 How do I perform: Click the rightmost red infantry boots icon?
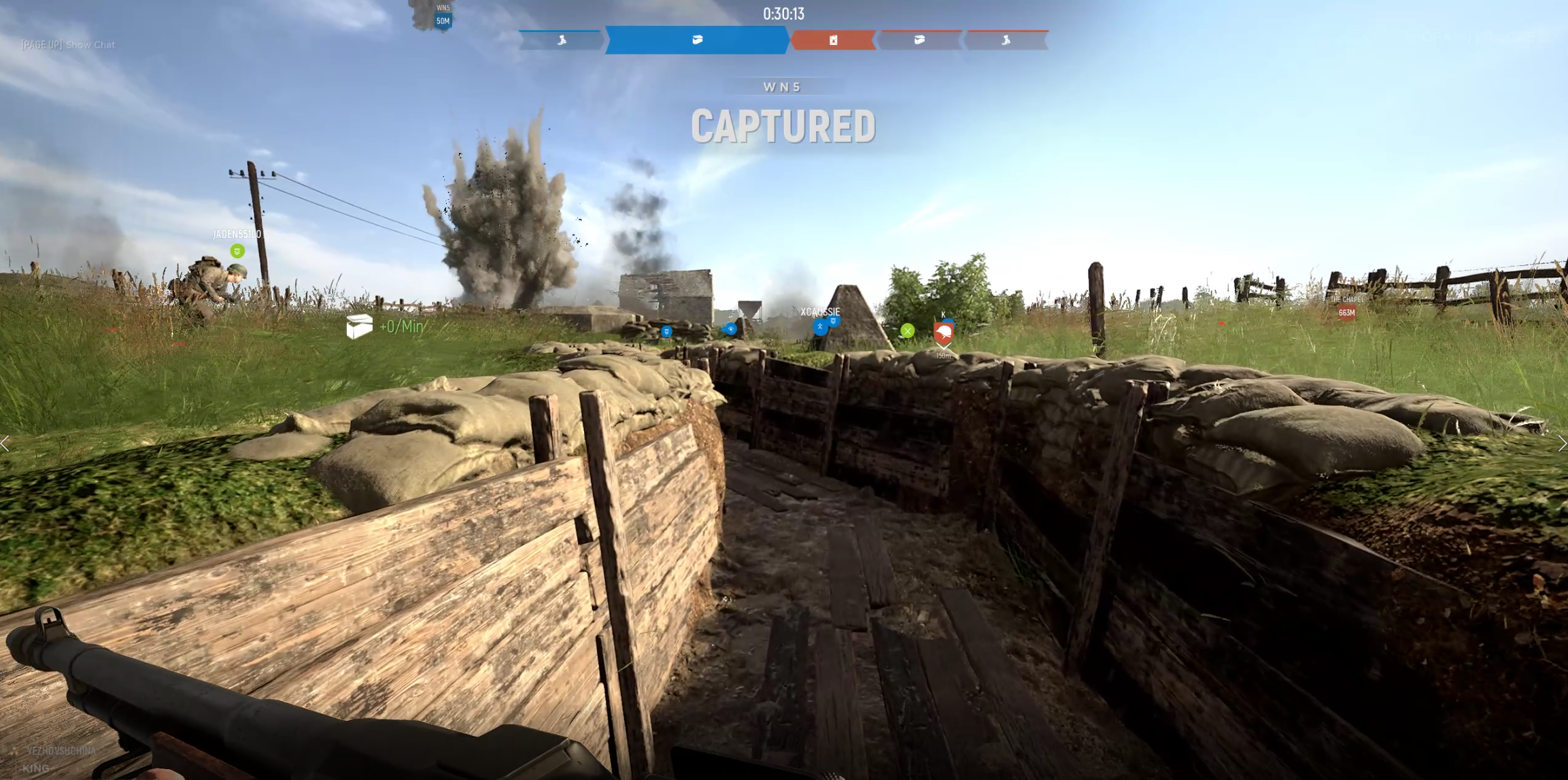click(x=1006, y=41)
